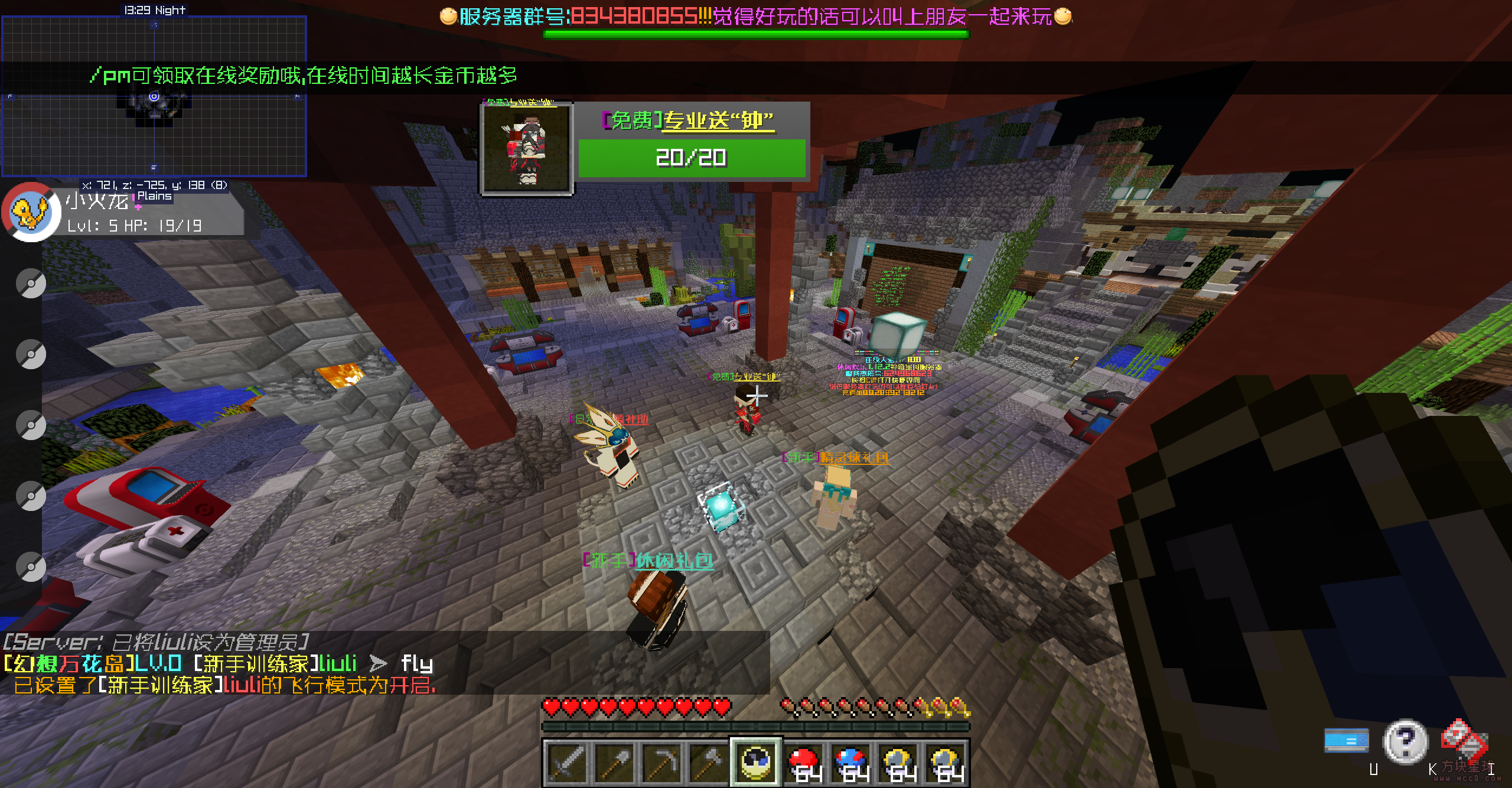This screenshot has width=1512, height=788.
Task: Select the stone shovel hotbar slot
Action: 614,762
